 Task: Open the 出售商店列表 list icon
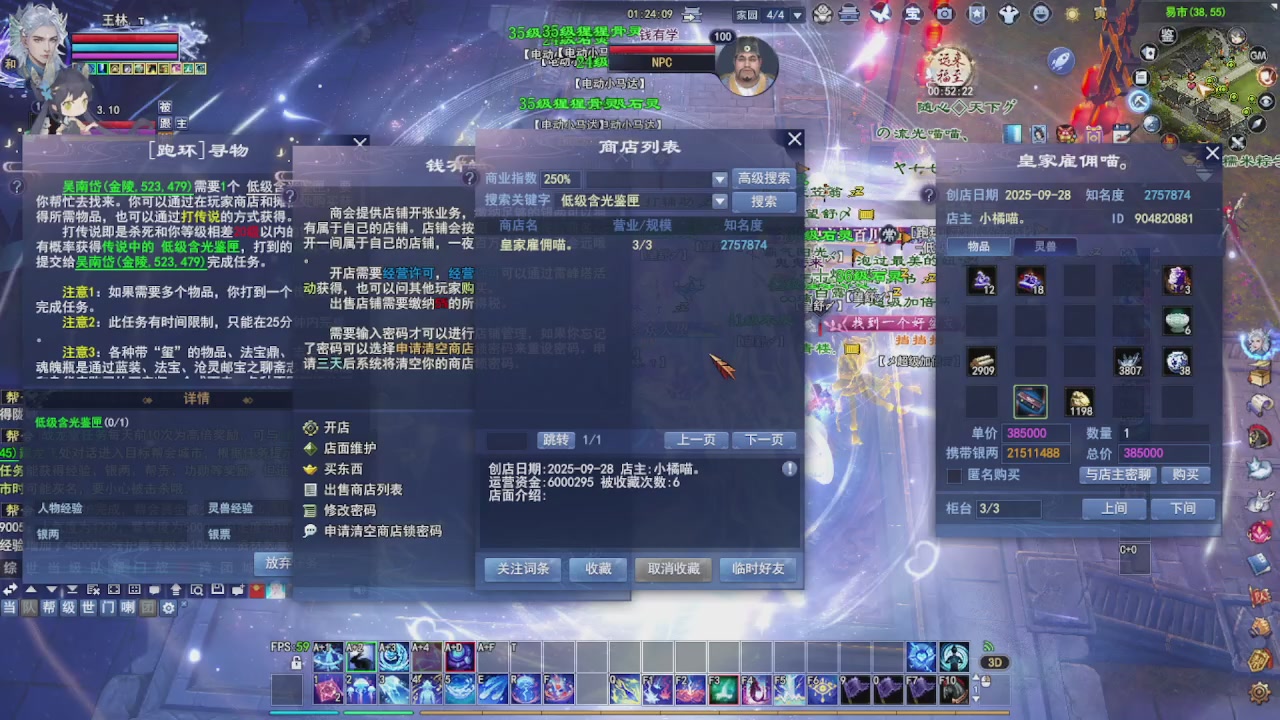(x=310, y=488)
